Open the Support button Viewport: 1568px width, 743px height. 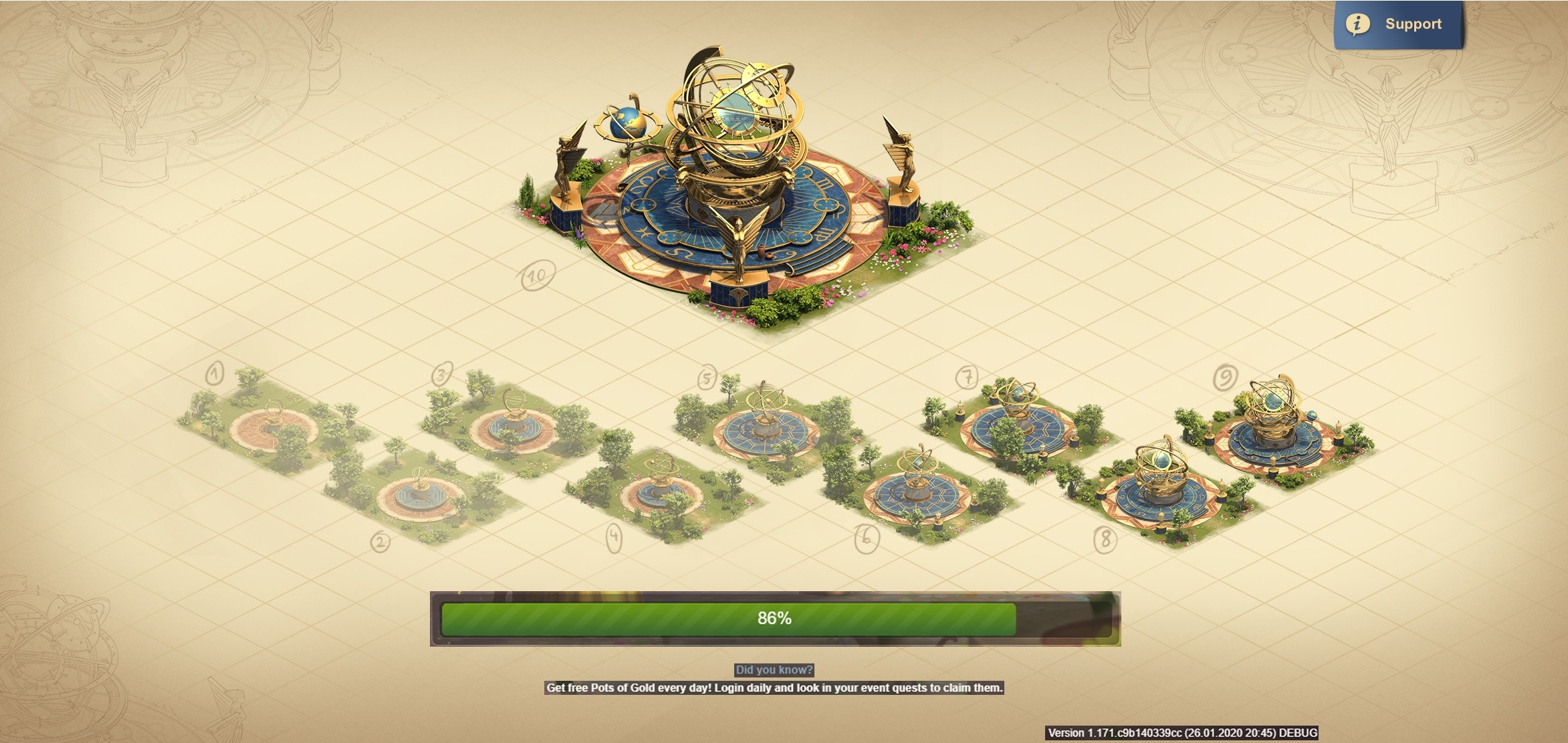click(x=1398, y=25)
